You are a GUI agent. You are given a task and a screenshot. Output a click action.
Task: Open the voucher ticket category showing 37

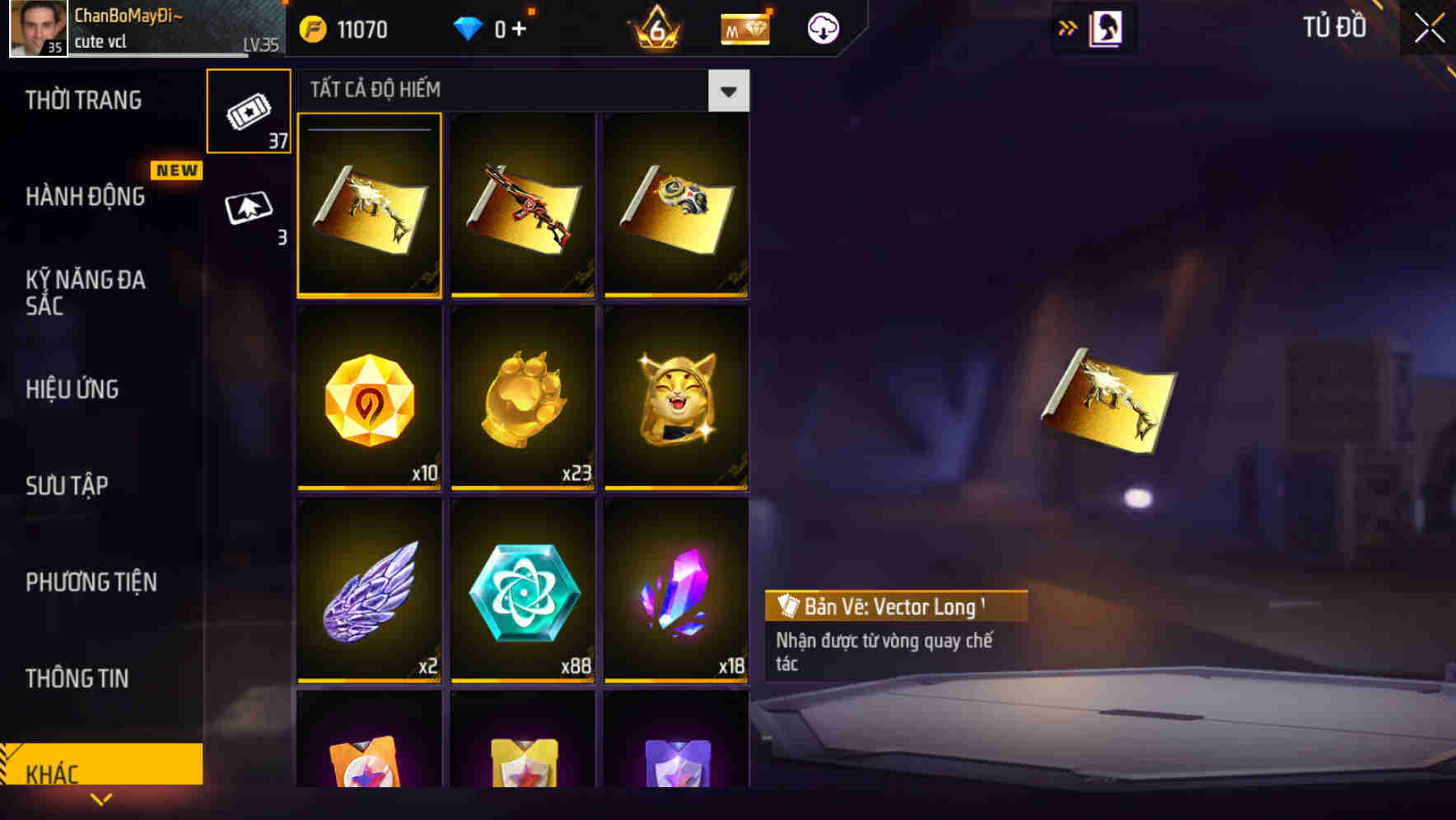(248, 111)
